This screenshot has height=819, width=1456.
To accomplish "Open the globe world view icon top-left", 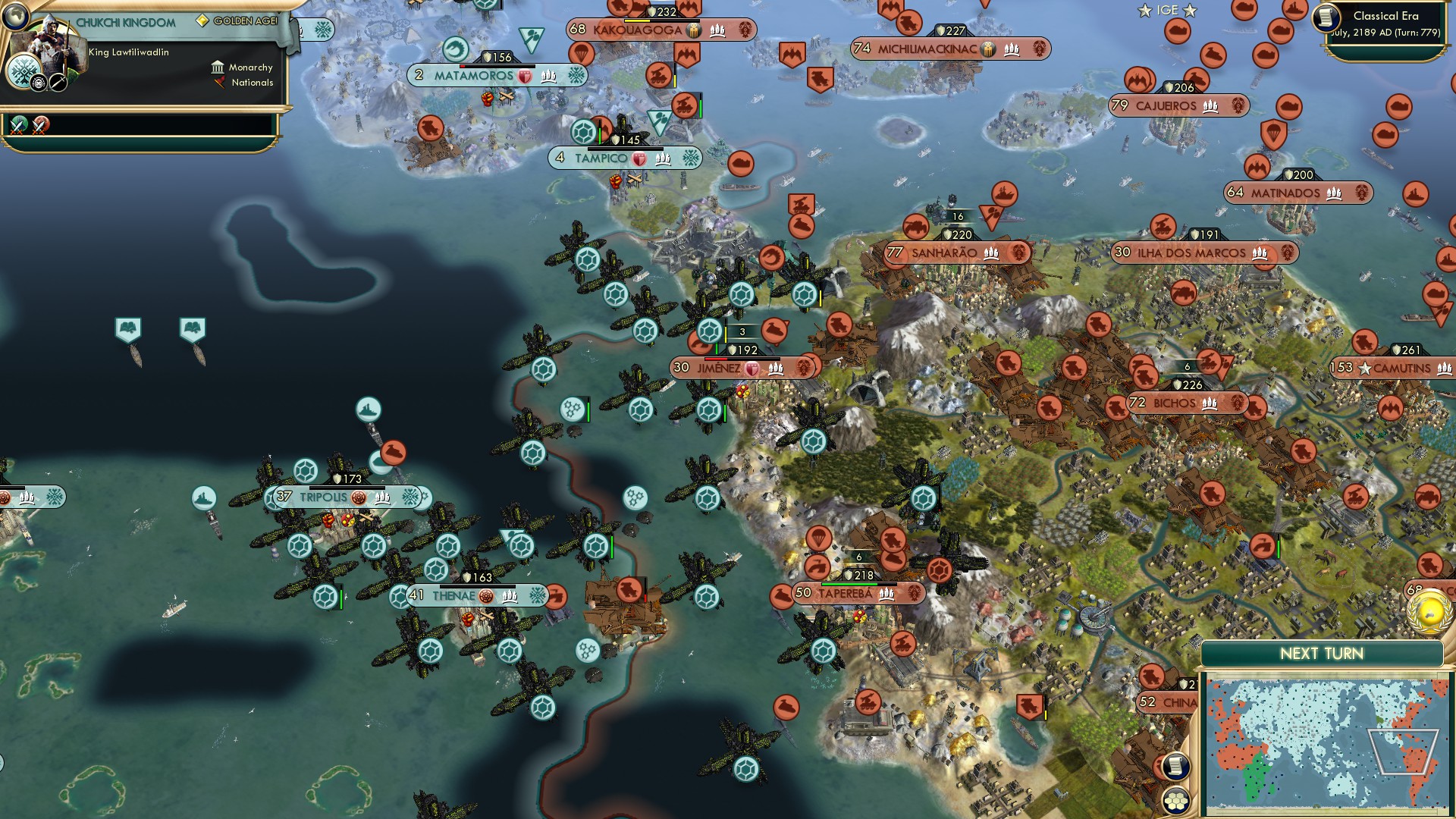I will (x=15, y=17).
